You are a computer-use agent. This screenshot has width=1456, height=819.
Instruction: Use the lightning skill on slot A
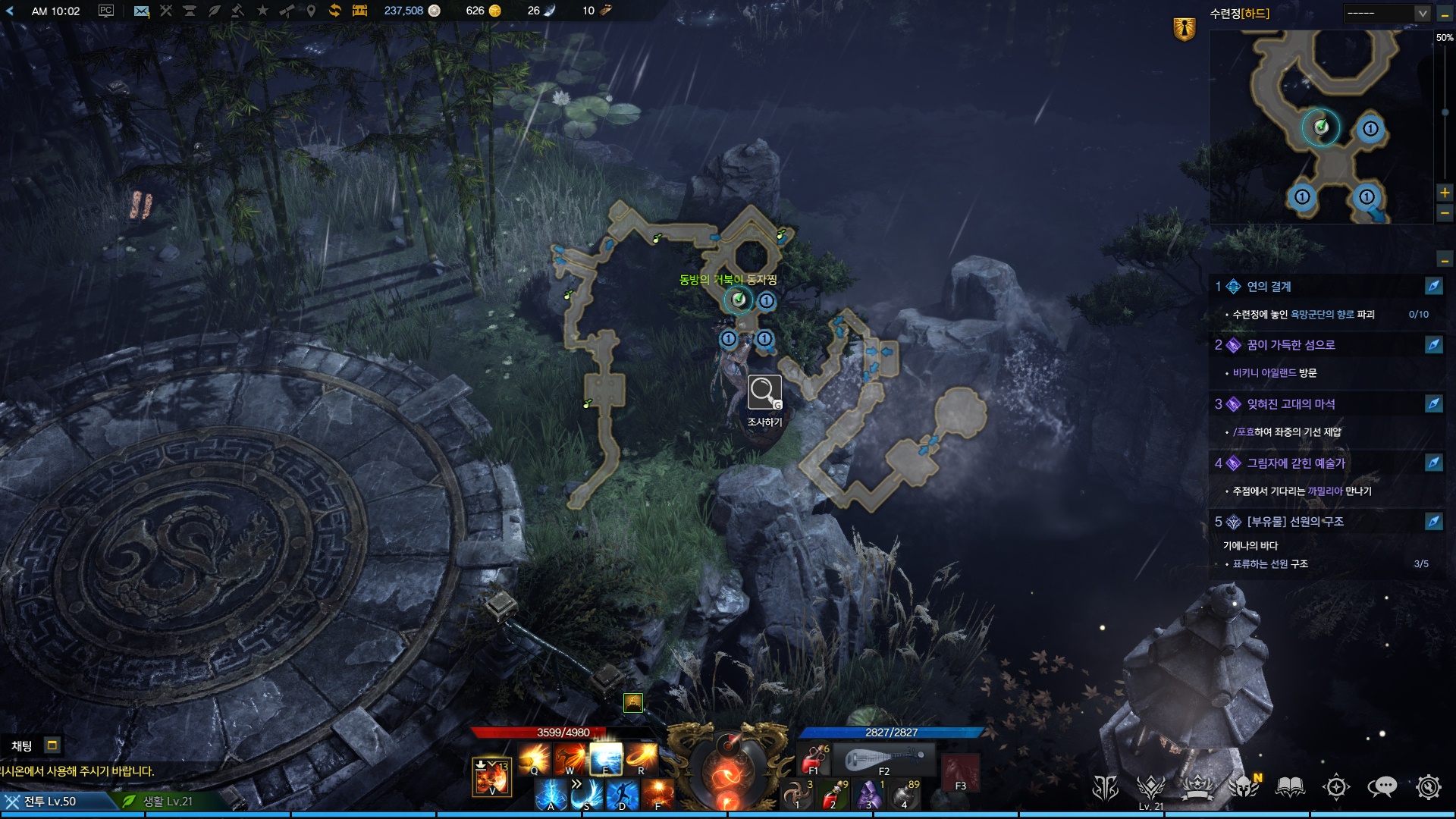pos(551,795)
